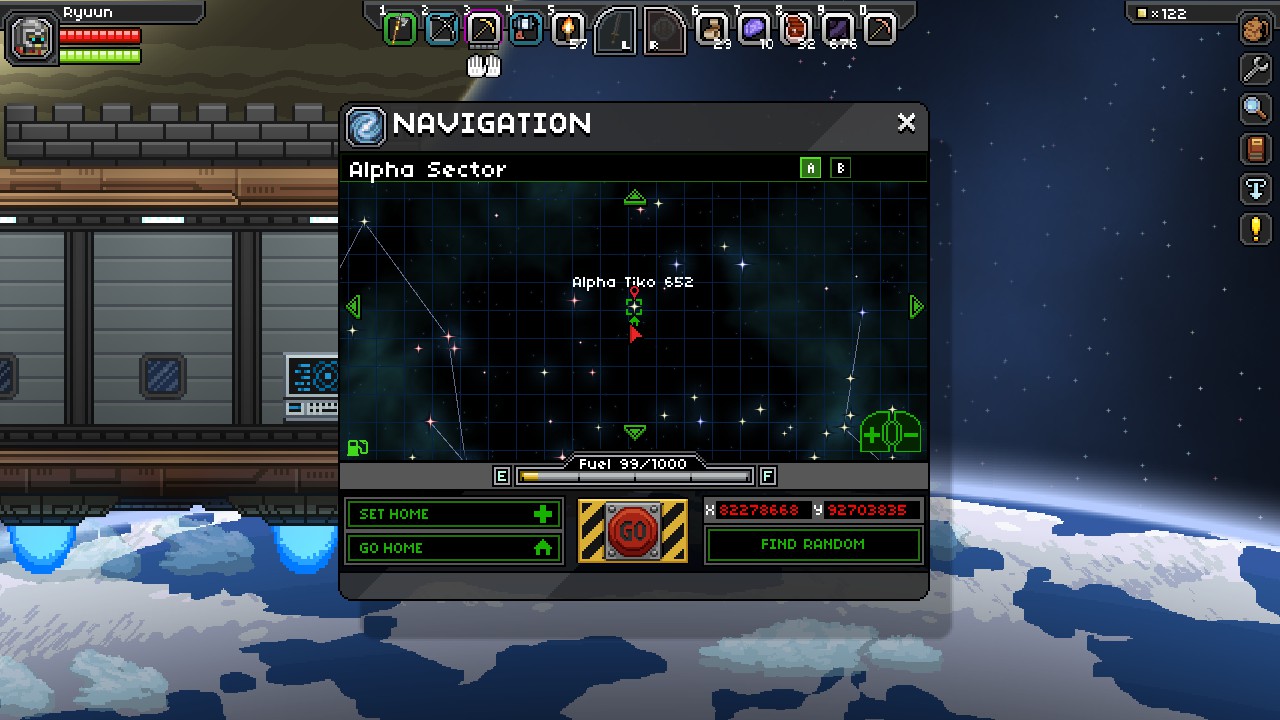The height and width of the screenshot is (720, 1280).
Task: Open the wrench crafting menu
Action: [x=1255, y=68]
